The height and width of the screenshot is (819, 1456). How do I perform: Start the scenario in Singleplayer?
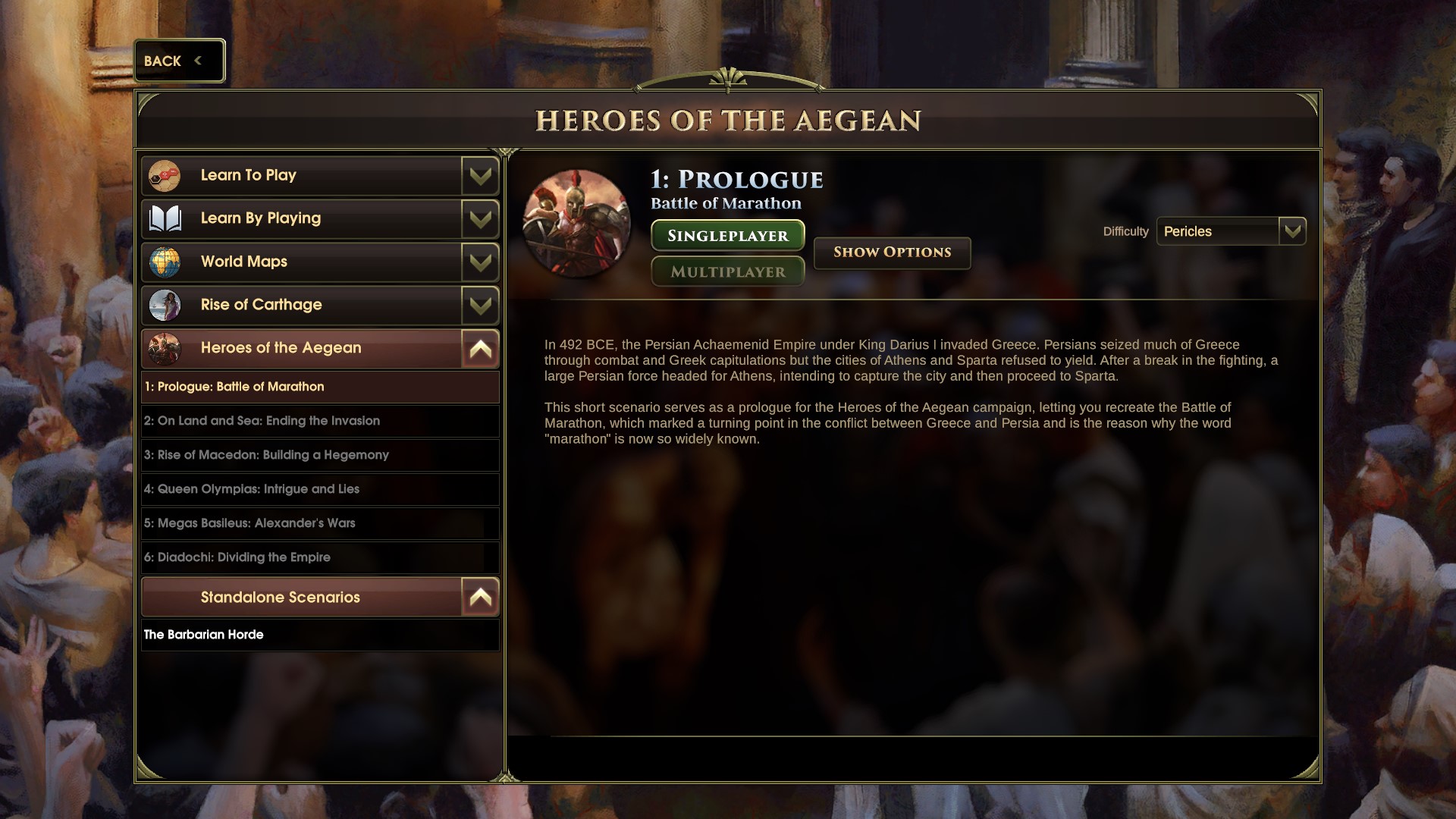tap(727, 236)
